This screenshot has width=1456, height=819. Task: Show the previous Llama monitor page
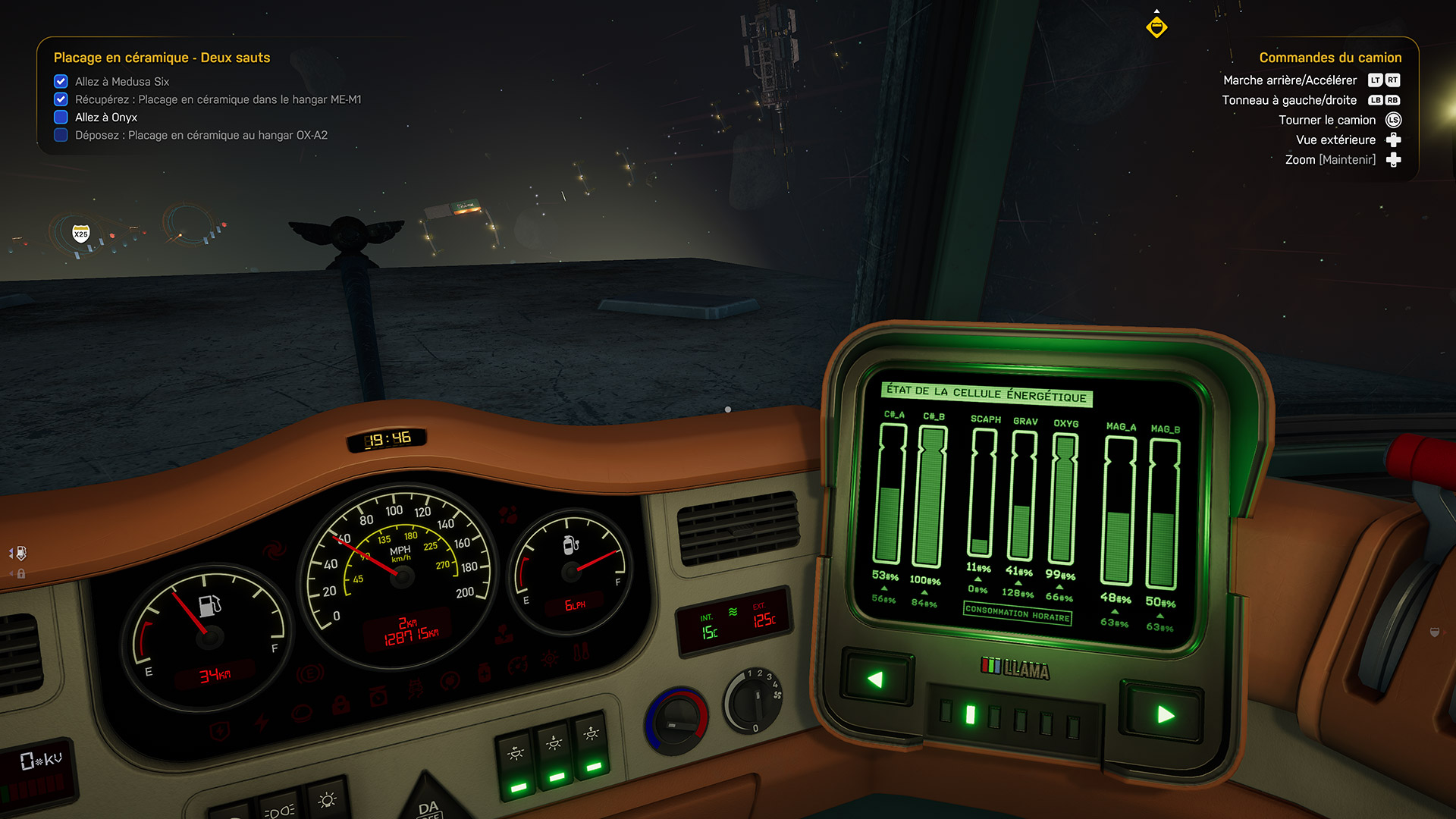point(877,678)
